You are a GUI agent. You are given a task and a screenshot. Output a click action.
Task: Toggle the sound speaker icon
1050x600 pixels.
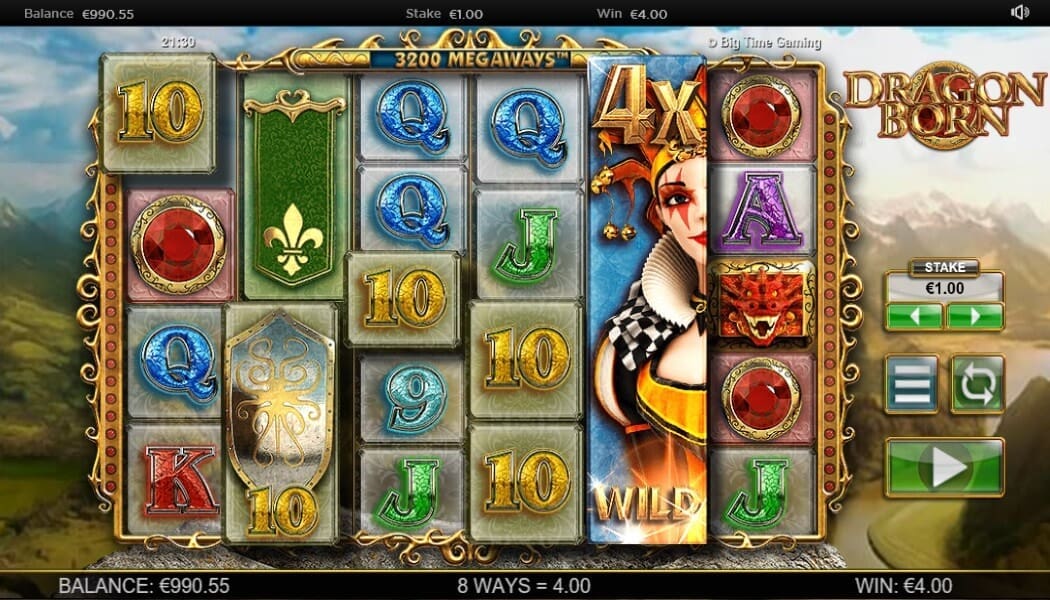(x=1020, y=13)
